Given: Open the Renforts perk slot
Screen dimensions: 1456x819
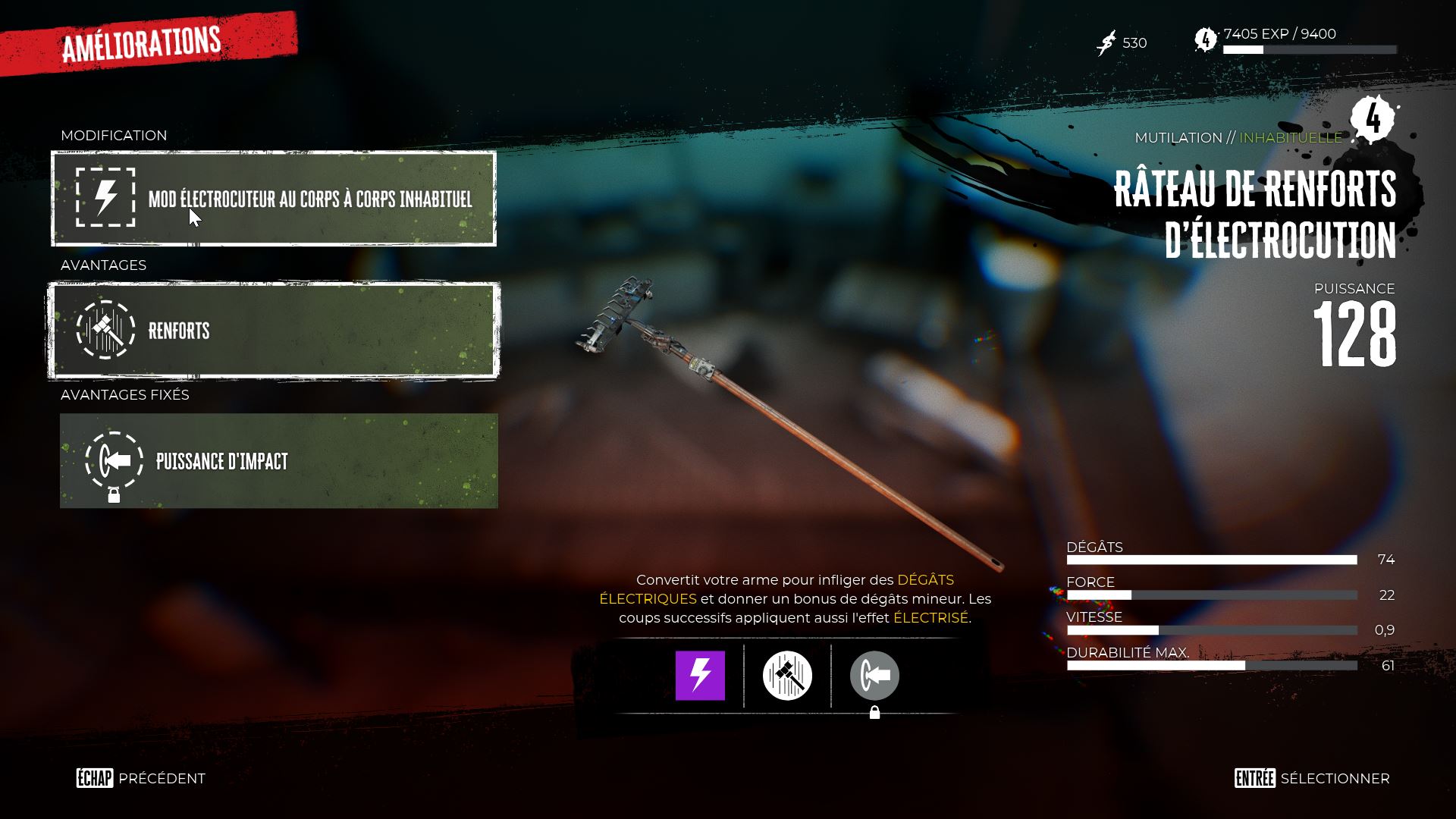Looking at the screenshot, I should pos(274,331).
